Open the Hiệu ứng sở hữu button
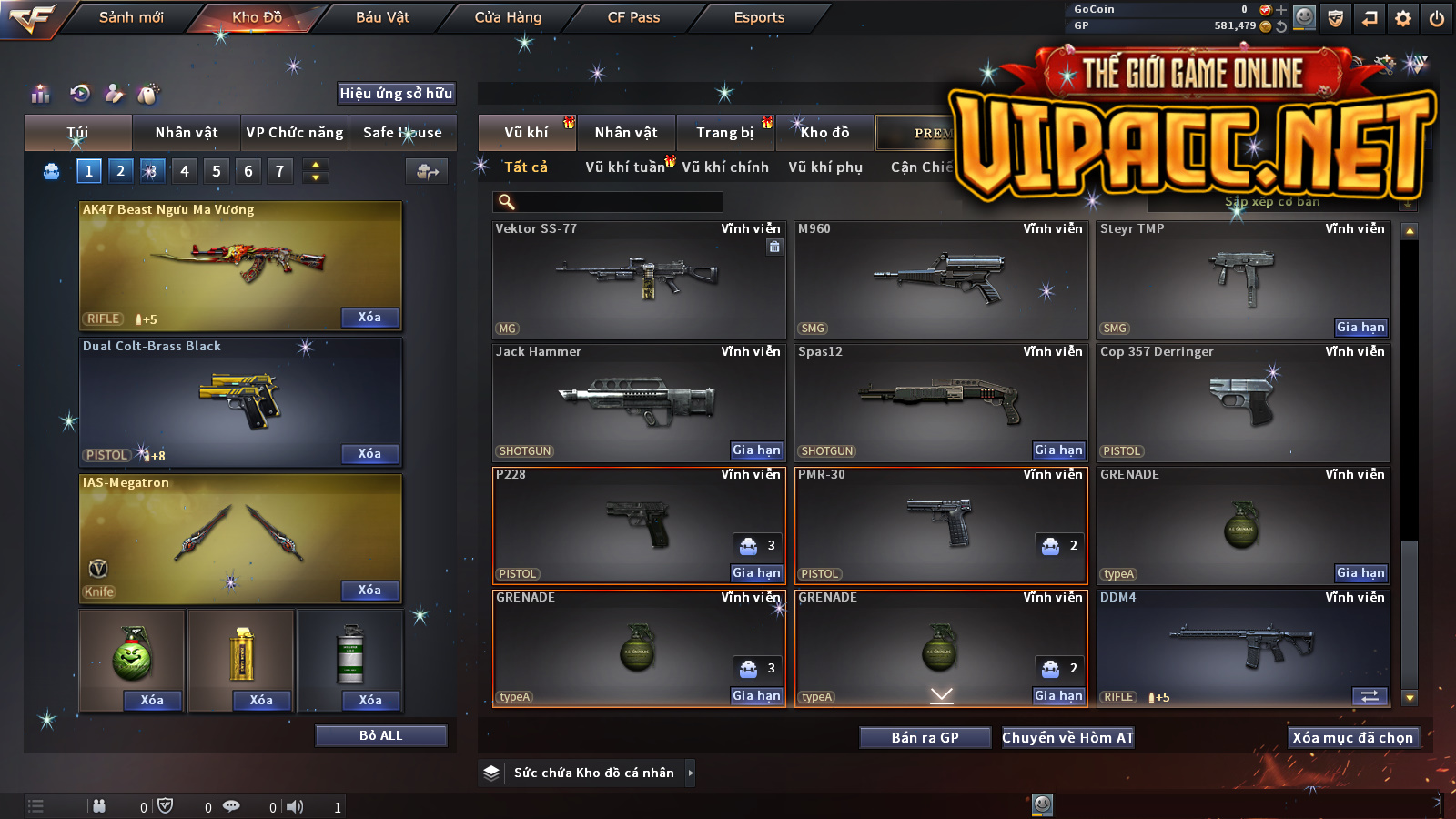 (396, 93)
